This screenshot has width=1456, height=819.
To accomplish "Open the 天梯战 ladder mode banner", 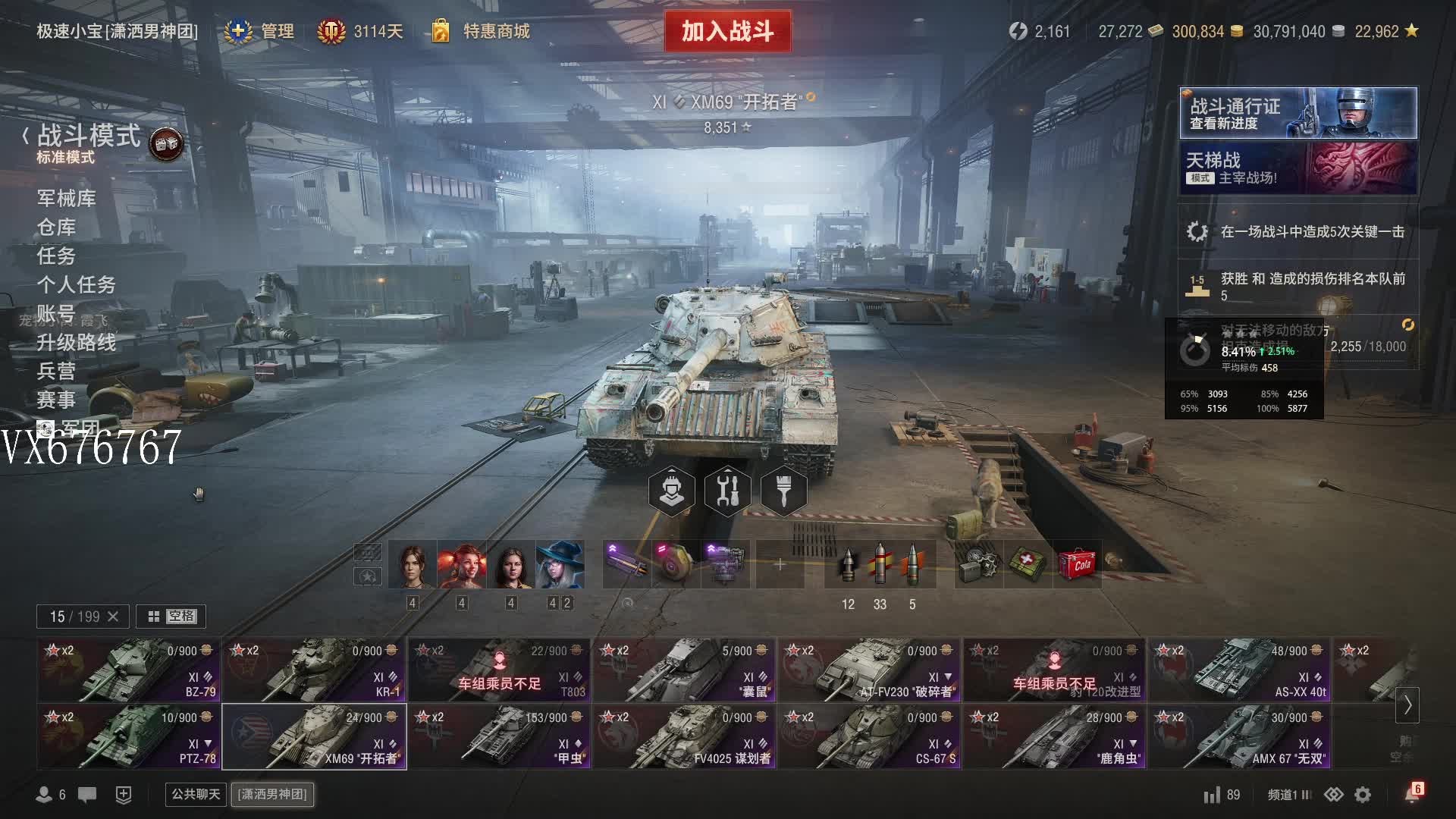I will point(1298,168).
